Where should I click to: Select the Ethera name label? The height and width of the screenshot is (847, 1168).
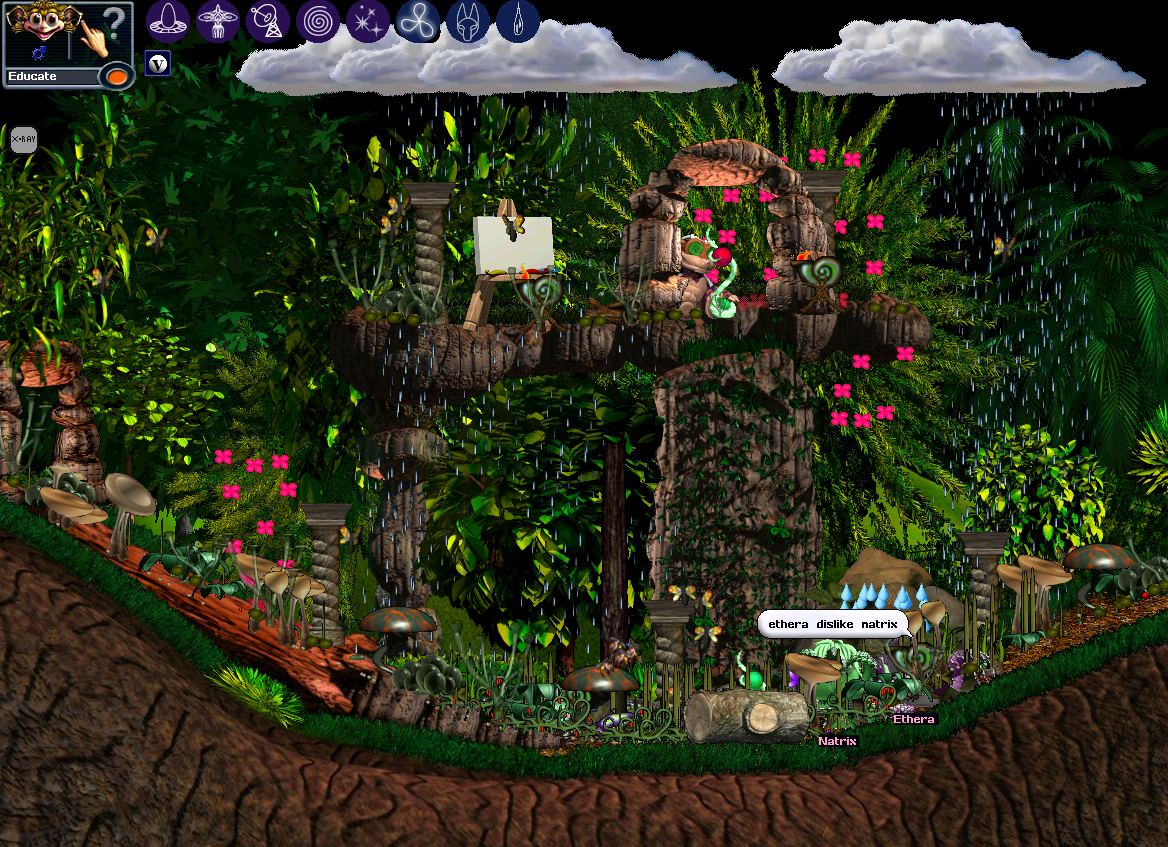(913, 719)
